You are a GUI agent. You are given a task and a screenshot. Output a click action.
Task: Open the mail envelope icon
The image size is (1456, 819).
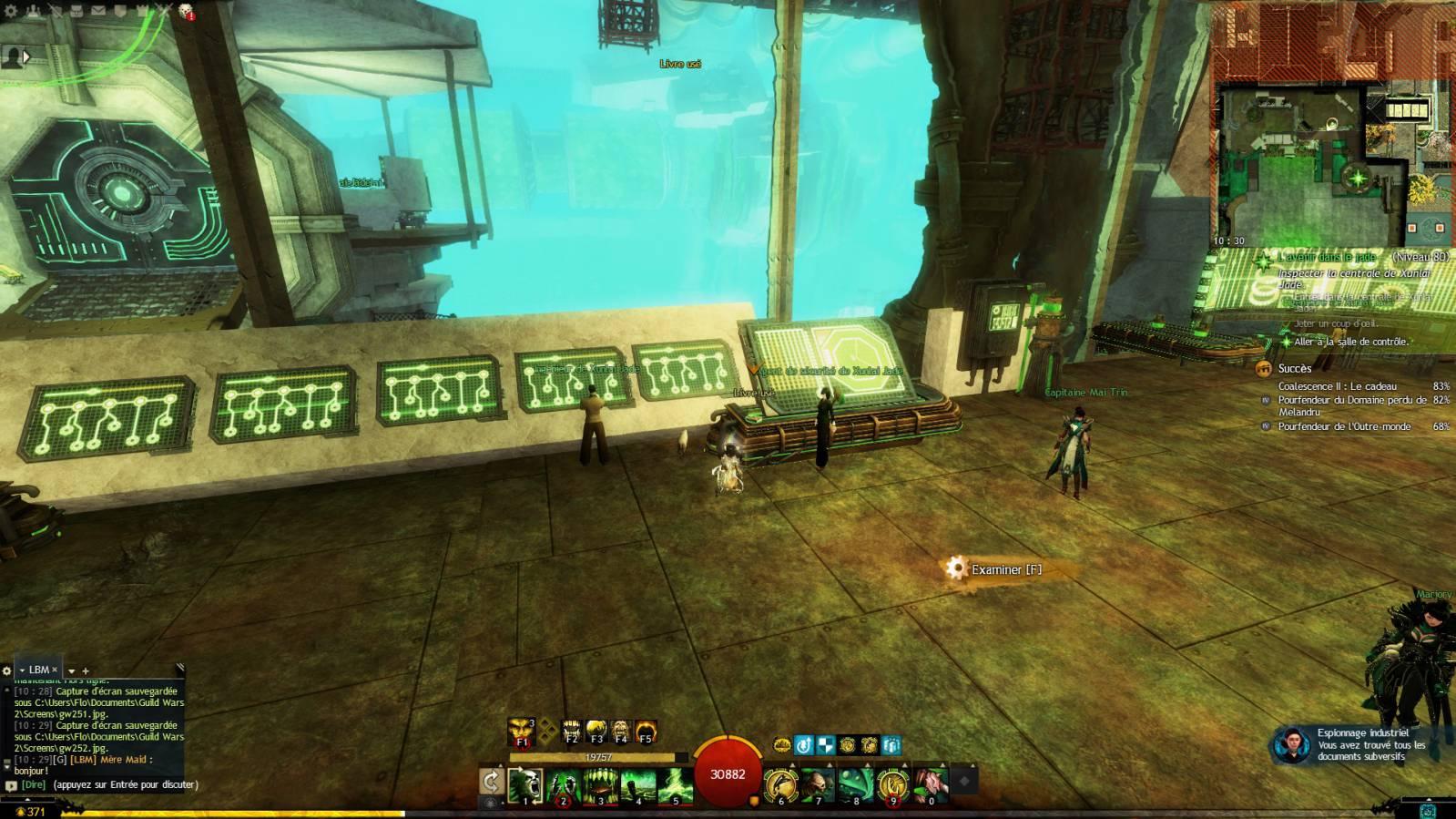click(98, 11)
